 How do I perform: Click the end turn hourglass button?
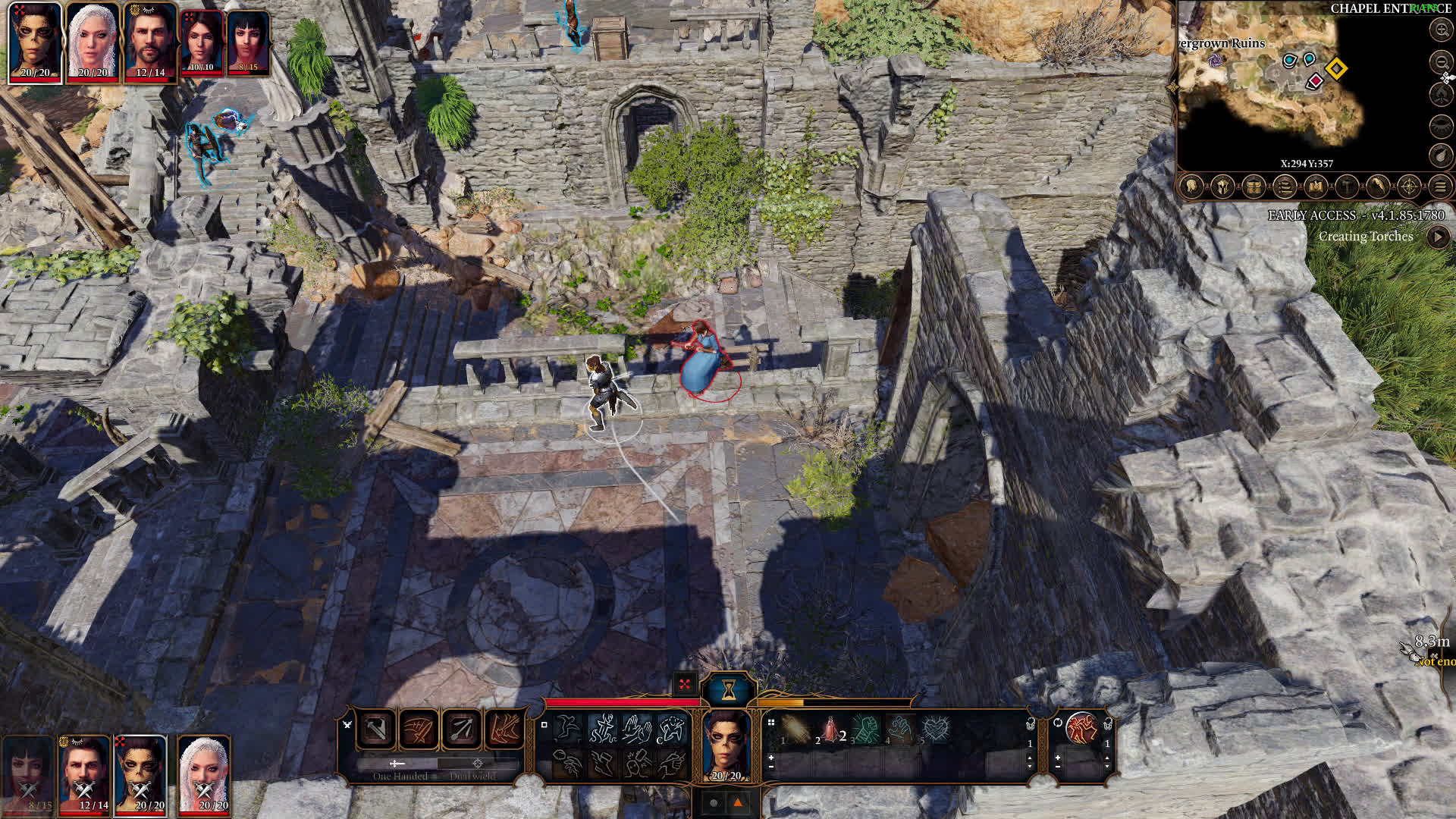coord(729,689)
